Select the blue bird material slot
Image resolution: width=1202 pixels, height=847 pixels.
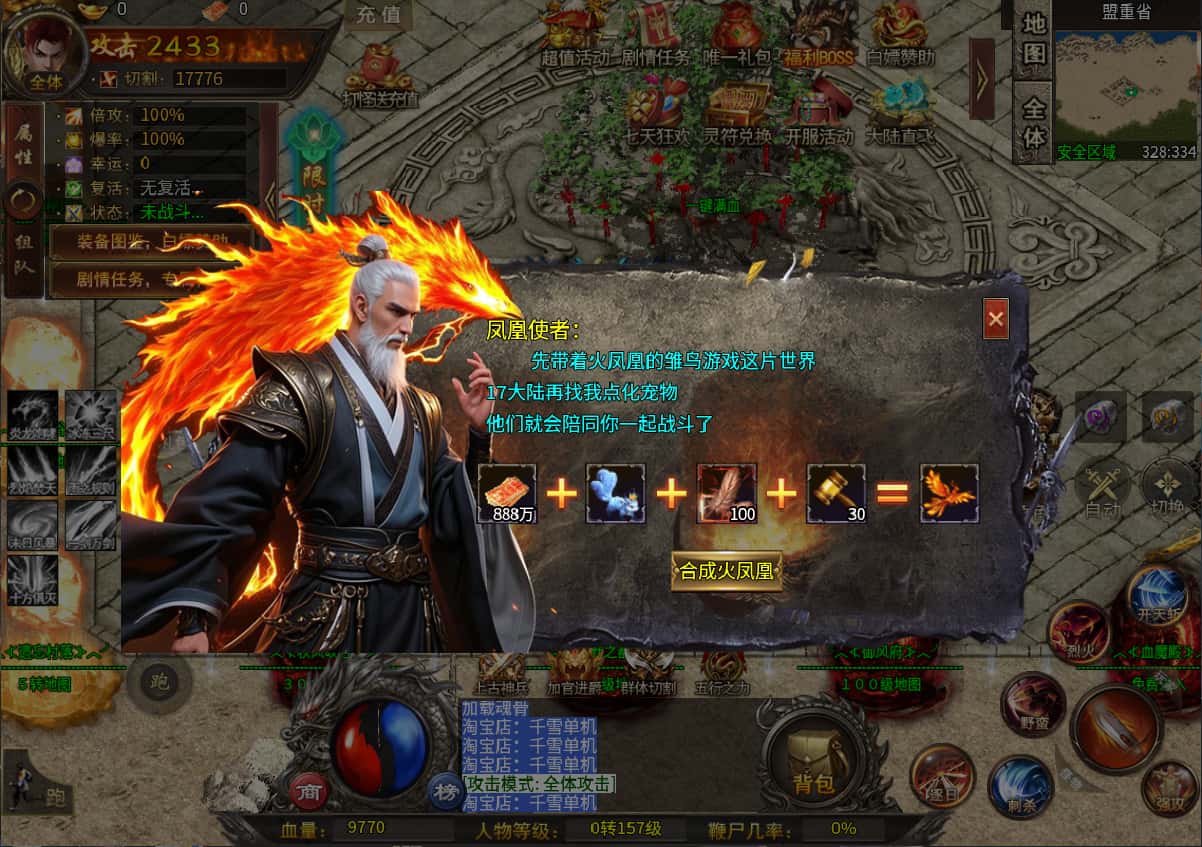(615, 493)
